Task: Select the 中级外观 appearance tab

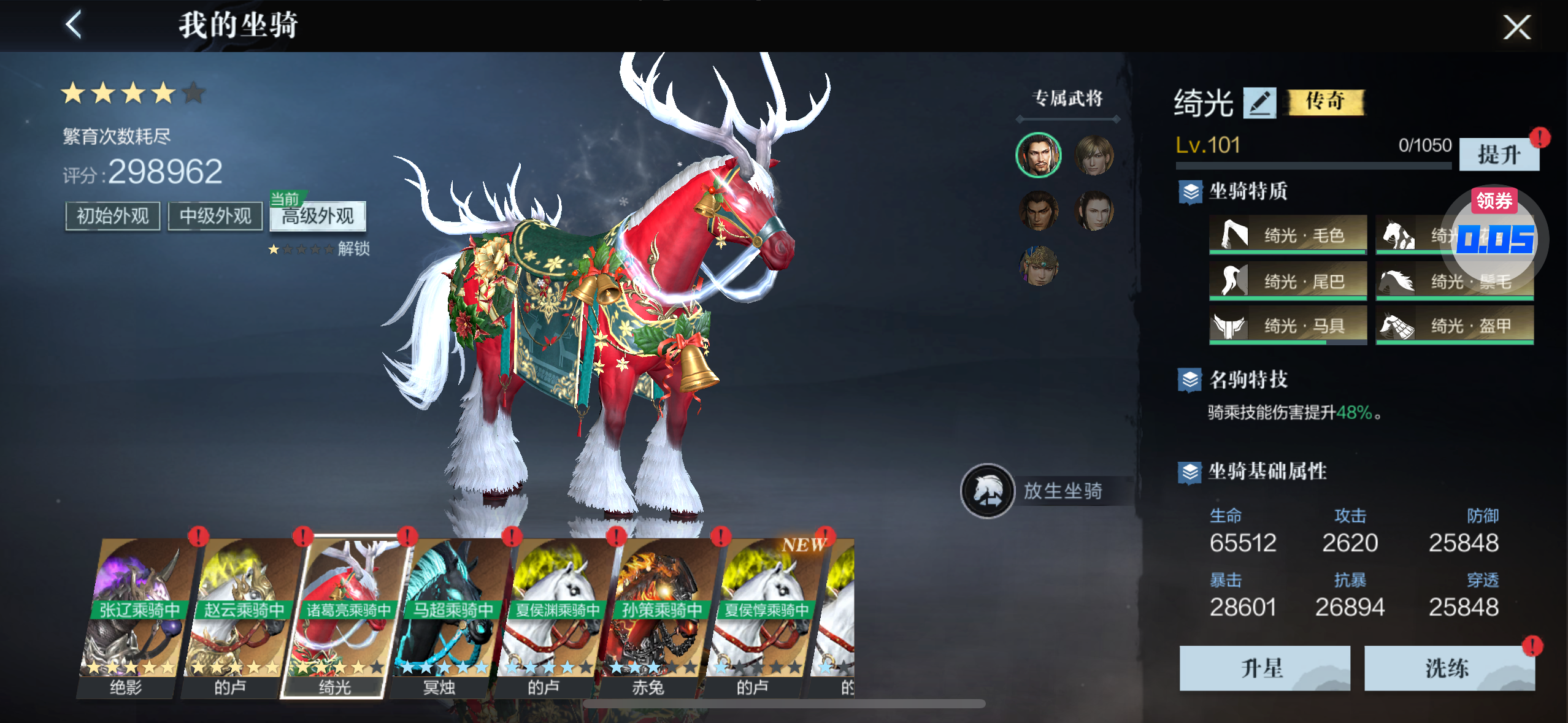Action: click(215, 216)
